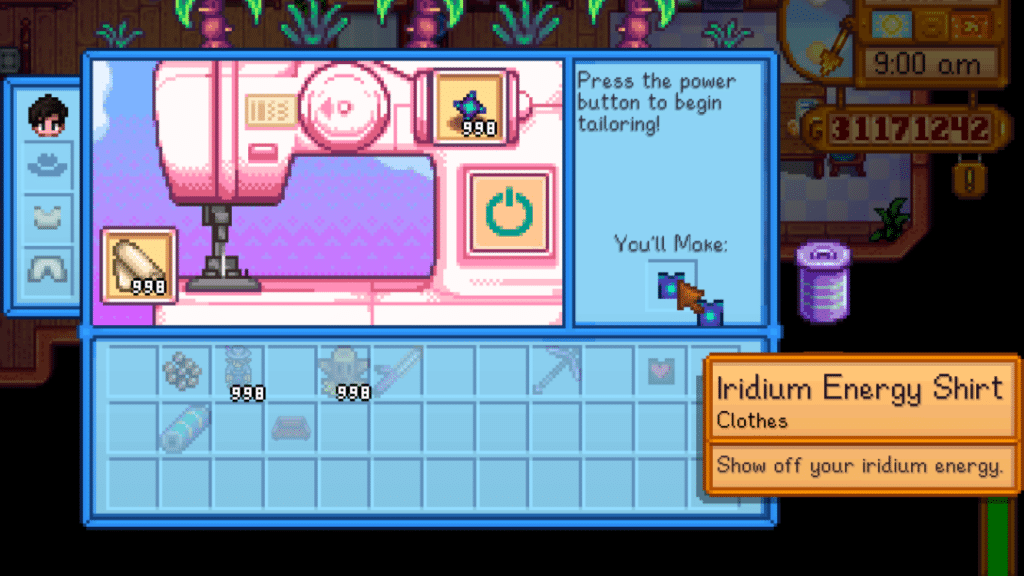Screen dimensions: 1024x576
Task: Select the figure item stack of 998
Action: pos(237,372)
